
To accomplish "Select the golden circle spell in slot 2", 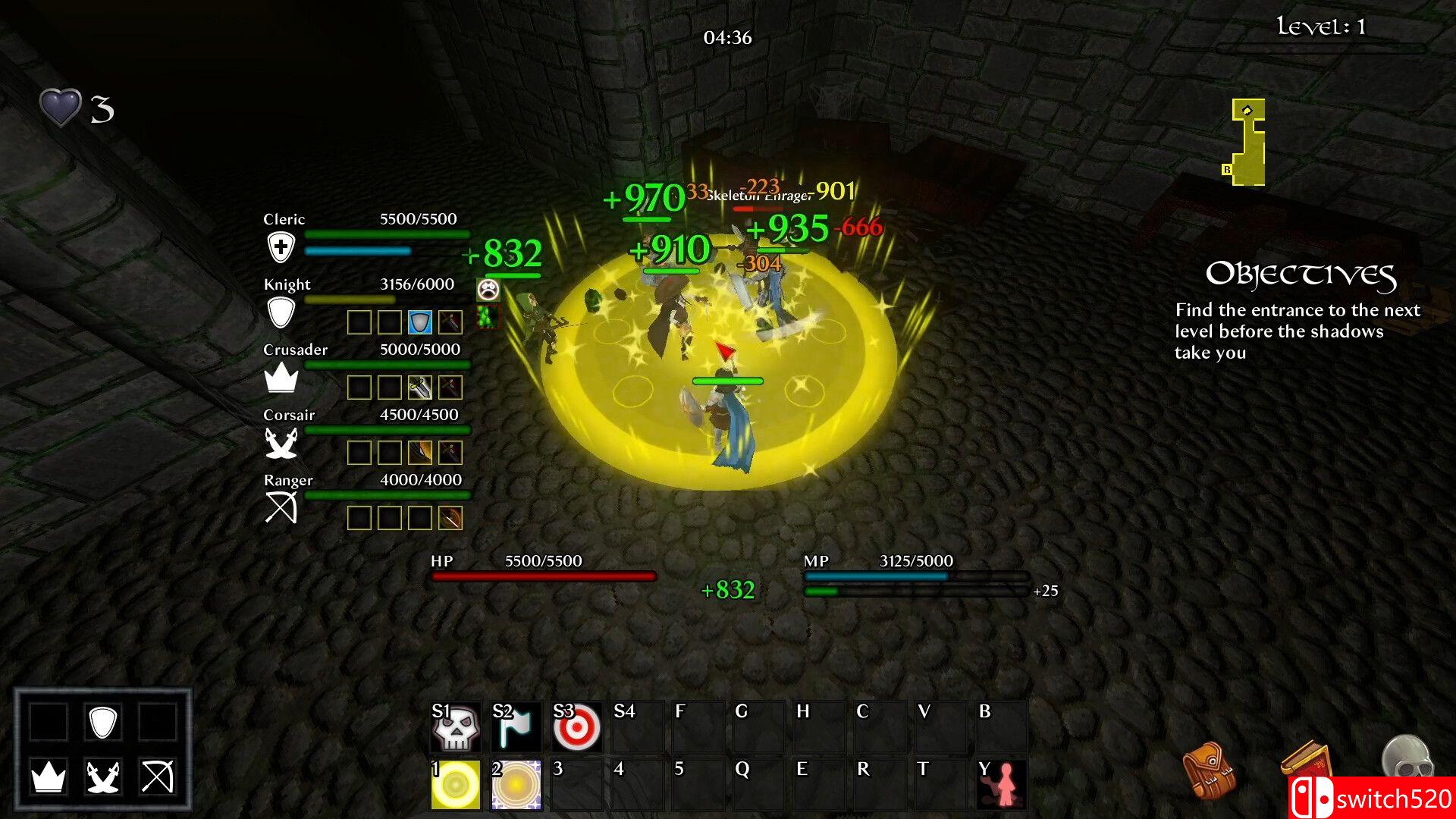I will point(516,784).
